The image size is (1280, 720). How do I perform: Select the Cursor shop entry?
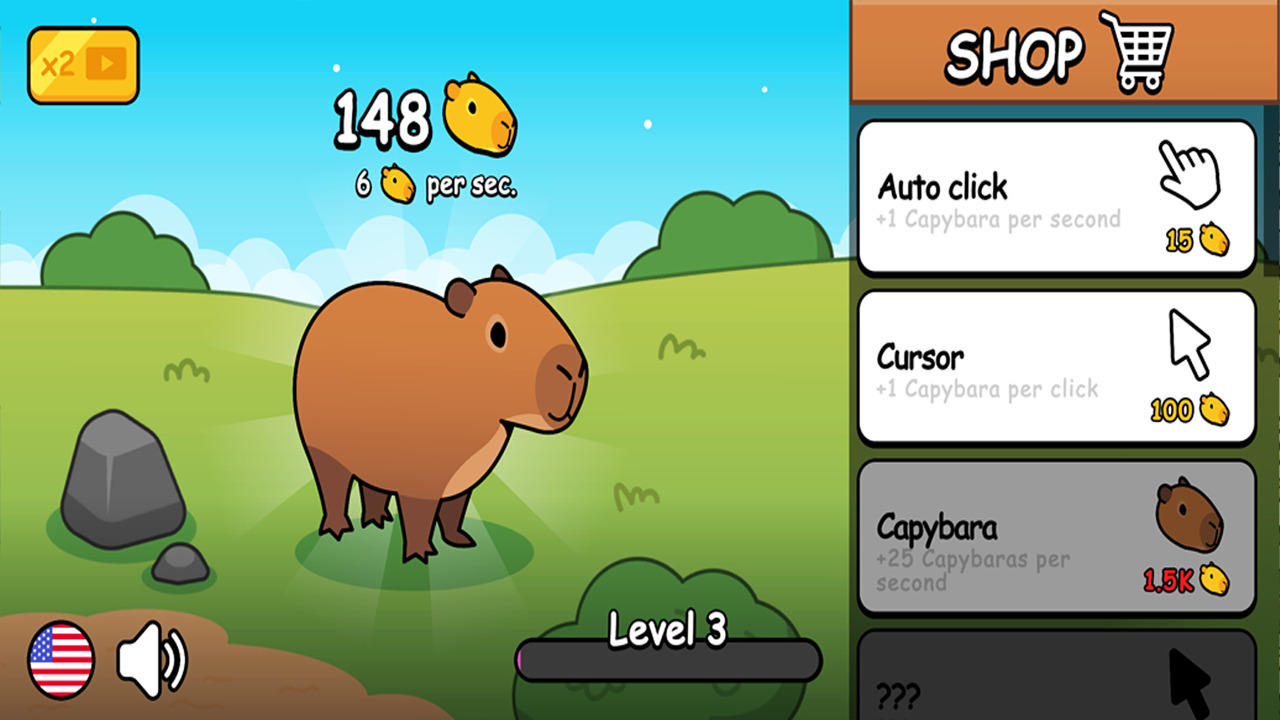[1055, 365]
